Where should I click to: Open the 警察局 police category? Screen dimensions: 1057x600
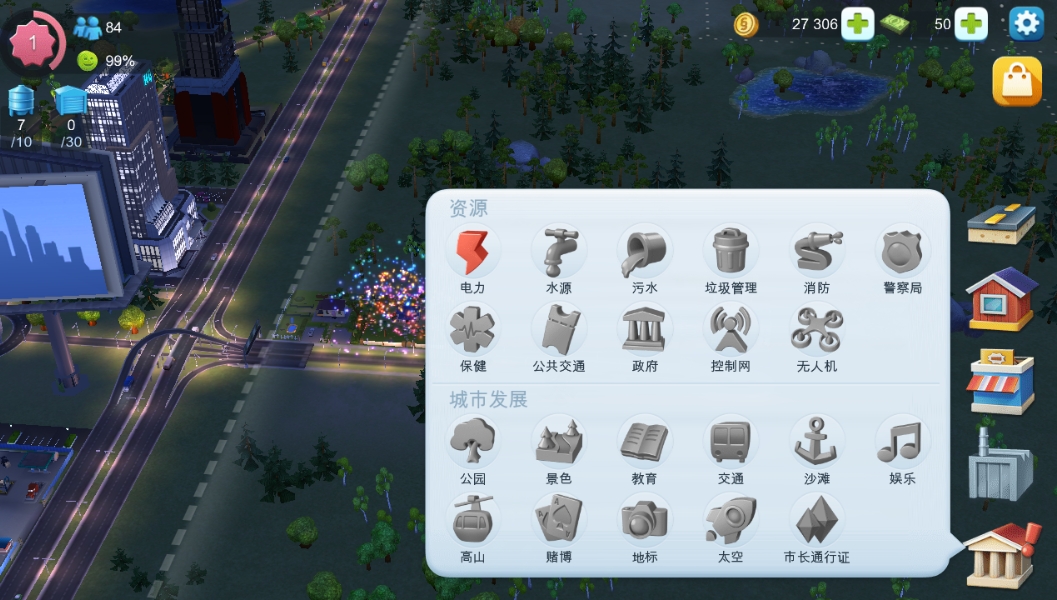tap(902, 253)
